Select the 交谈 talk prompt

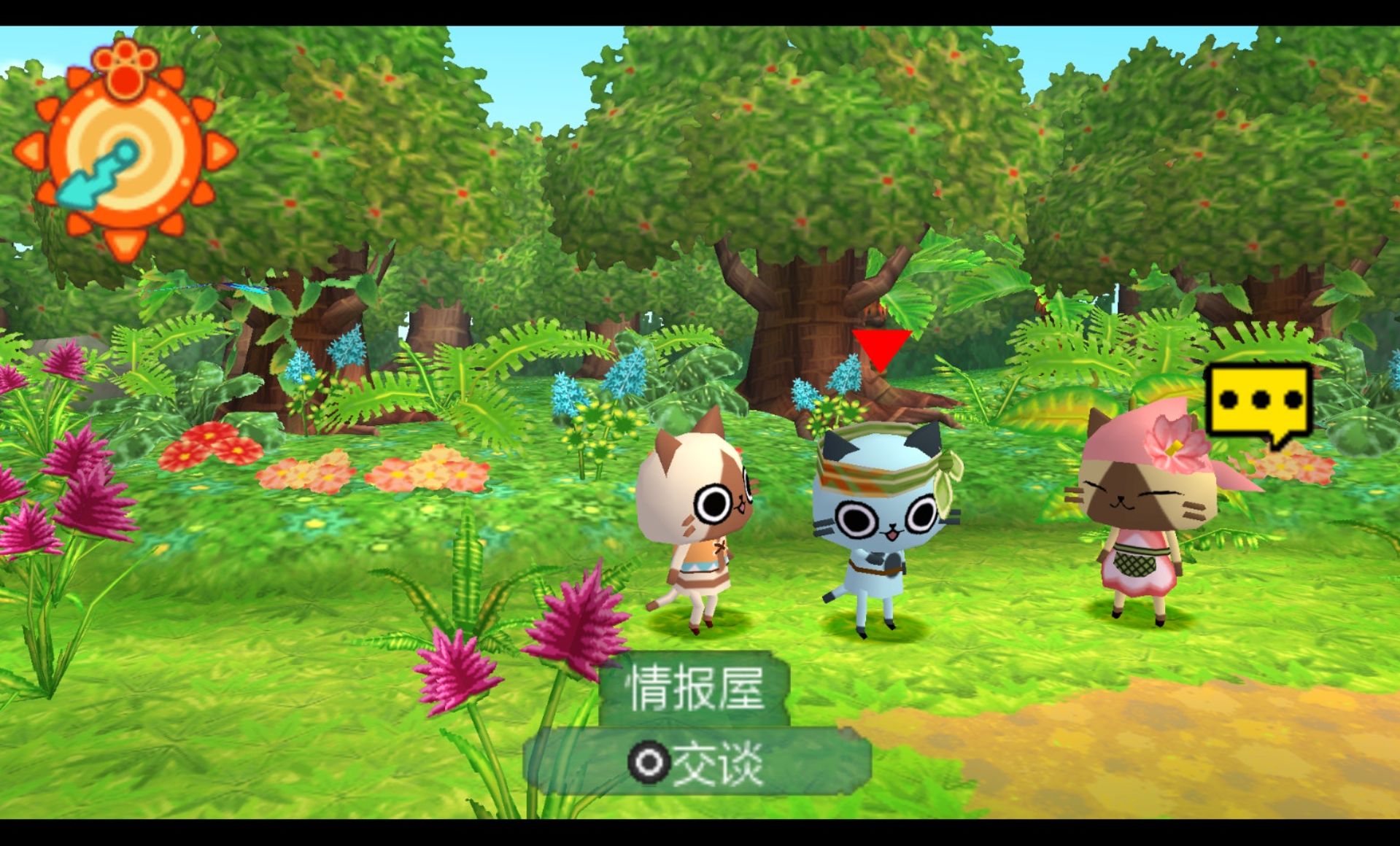697,763
